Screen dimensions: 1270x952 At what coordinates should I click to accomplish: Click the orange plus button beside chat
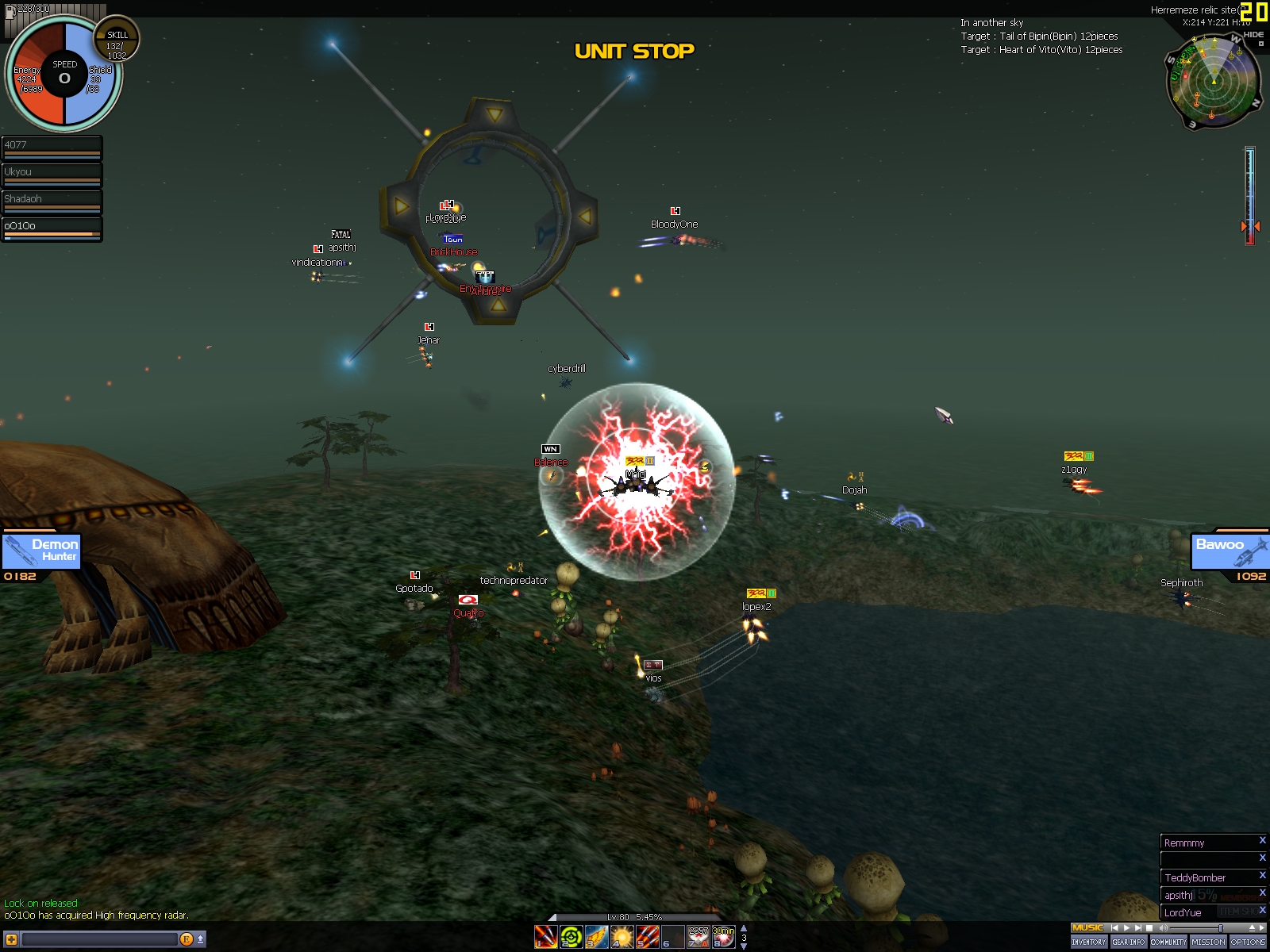click(11, 939)
